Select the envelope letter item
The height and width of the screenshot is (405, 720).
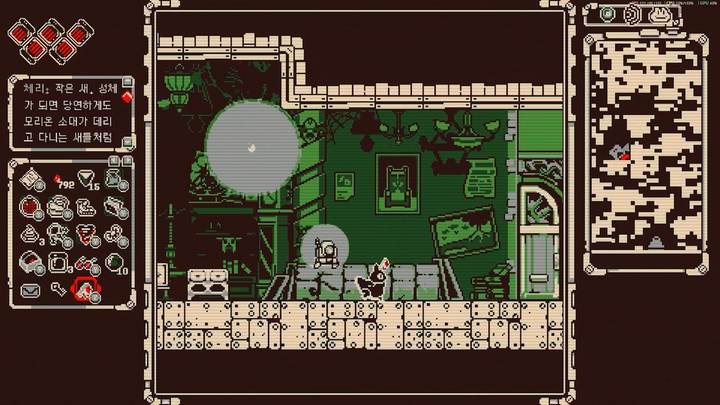29,290
